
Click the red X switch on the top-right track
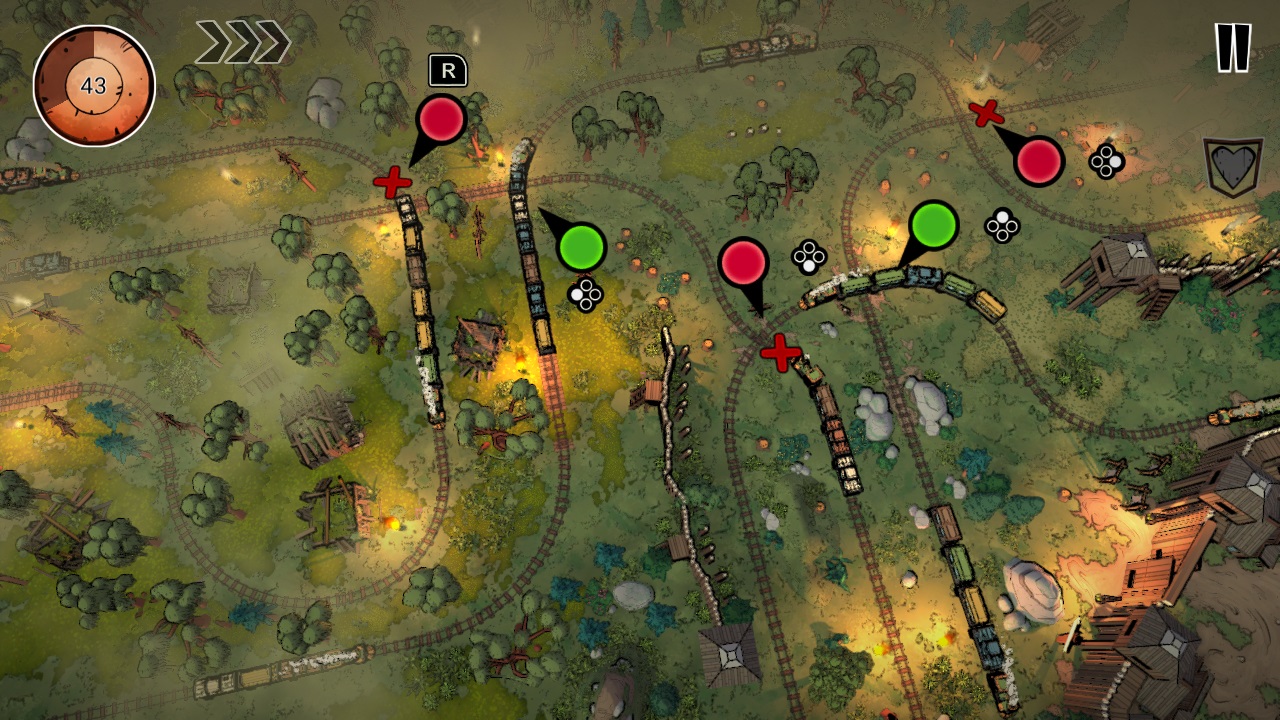pyautogui.click(x=986, y=112)
